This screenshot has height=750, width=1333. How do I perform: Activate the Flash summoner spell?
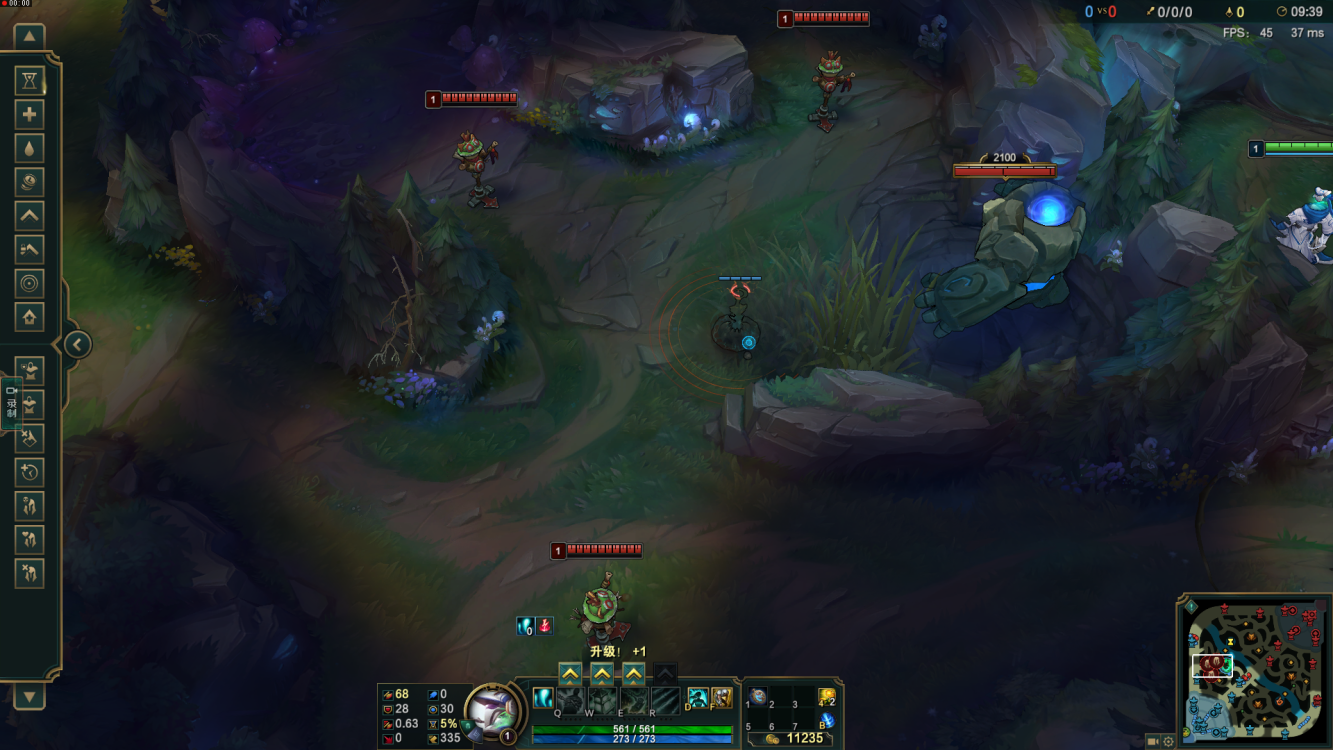click(x=721, y=698)
